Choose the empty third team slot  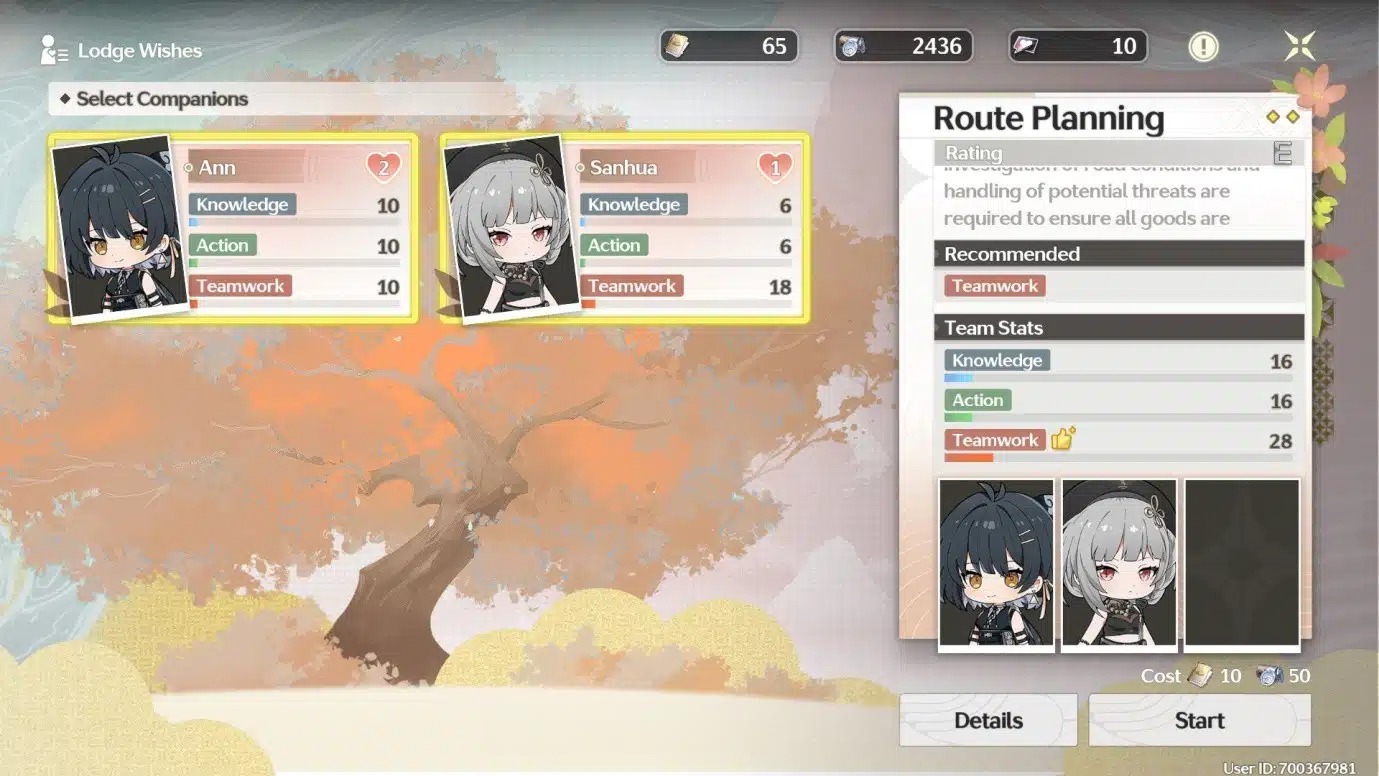[1242, 564]
